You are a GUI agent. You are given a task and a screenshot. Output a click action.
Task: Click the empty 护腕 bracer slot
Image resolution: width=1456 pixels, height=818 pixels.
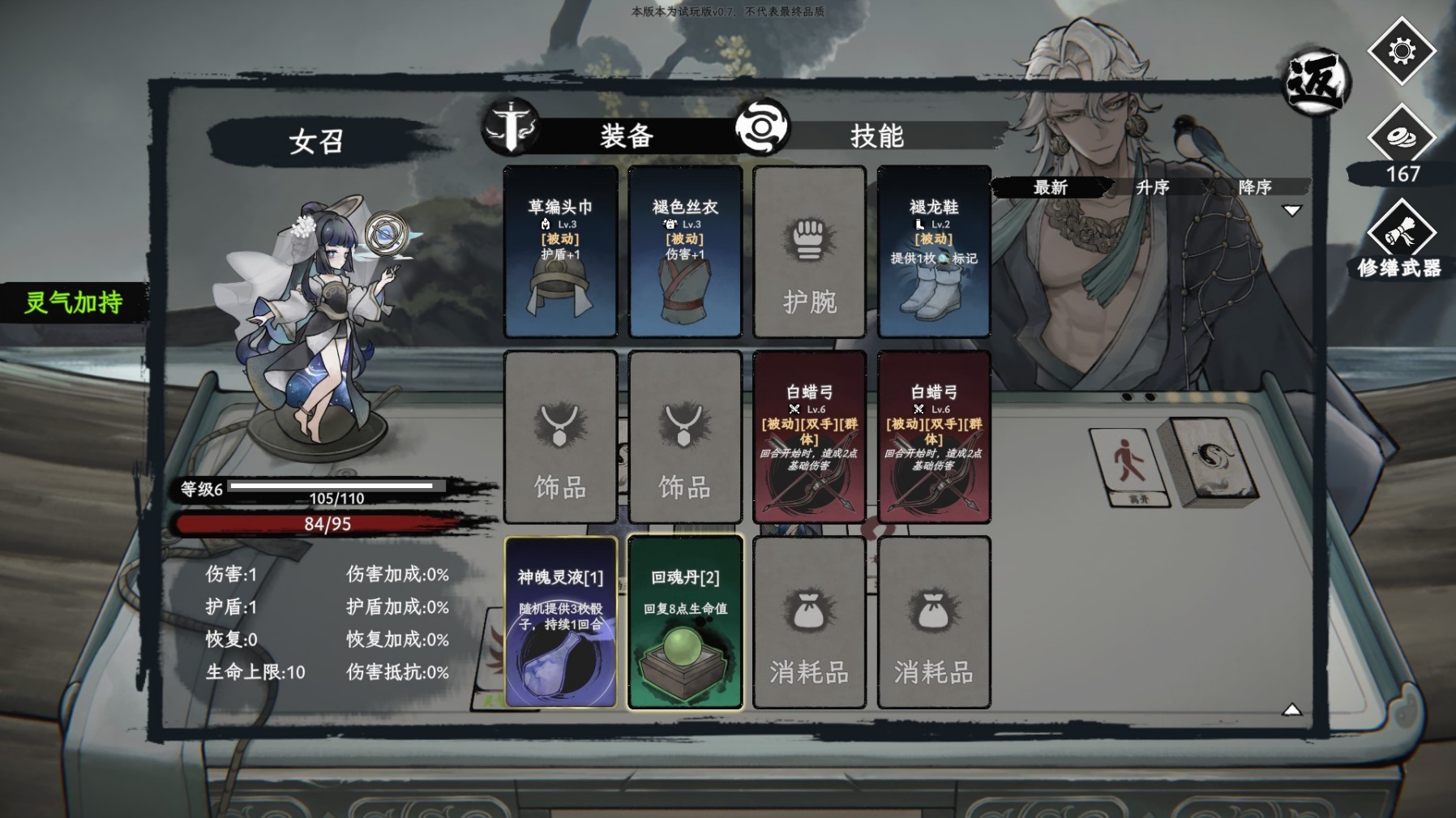(x=809, y=252)
